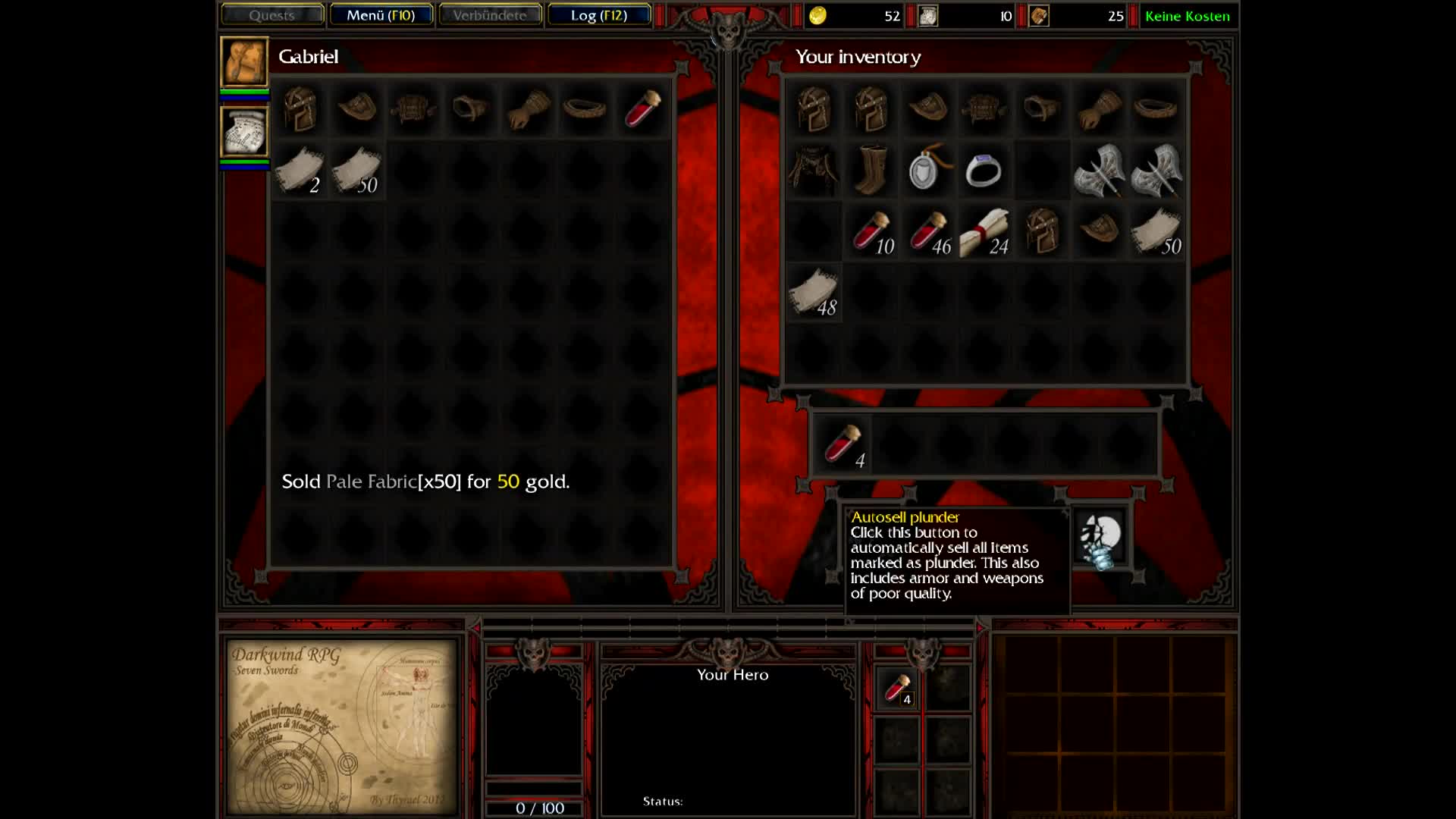Open the Log (F12) panel
This screenshot has height=819, width=1456.
[x=600, y=14]
